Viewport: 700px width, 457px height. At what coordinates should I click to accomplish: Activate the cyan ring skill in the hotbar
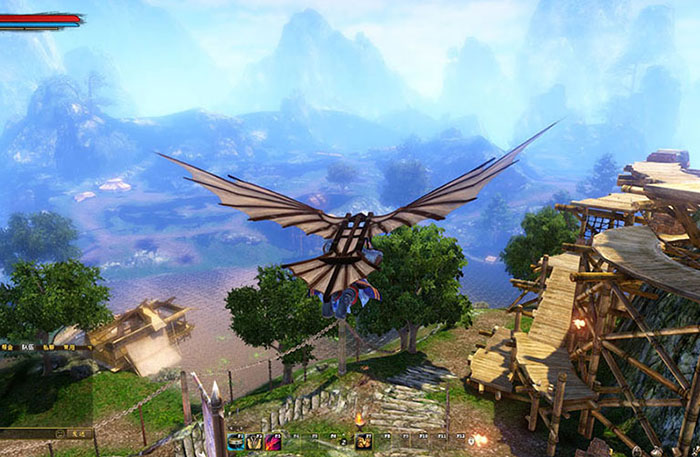tap(237, 441)
